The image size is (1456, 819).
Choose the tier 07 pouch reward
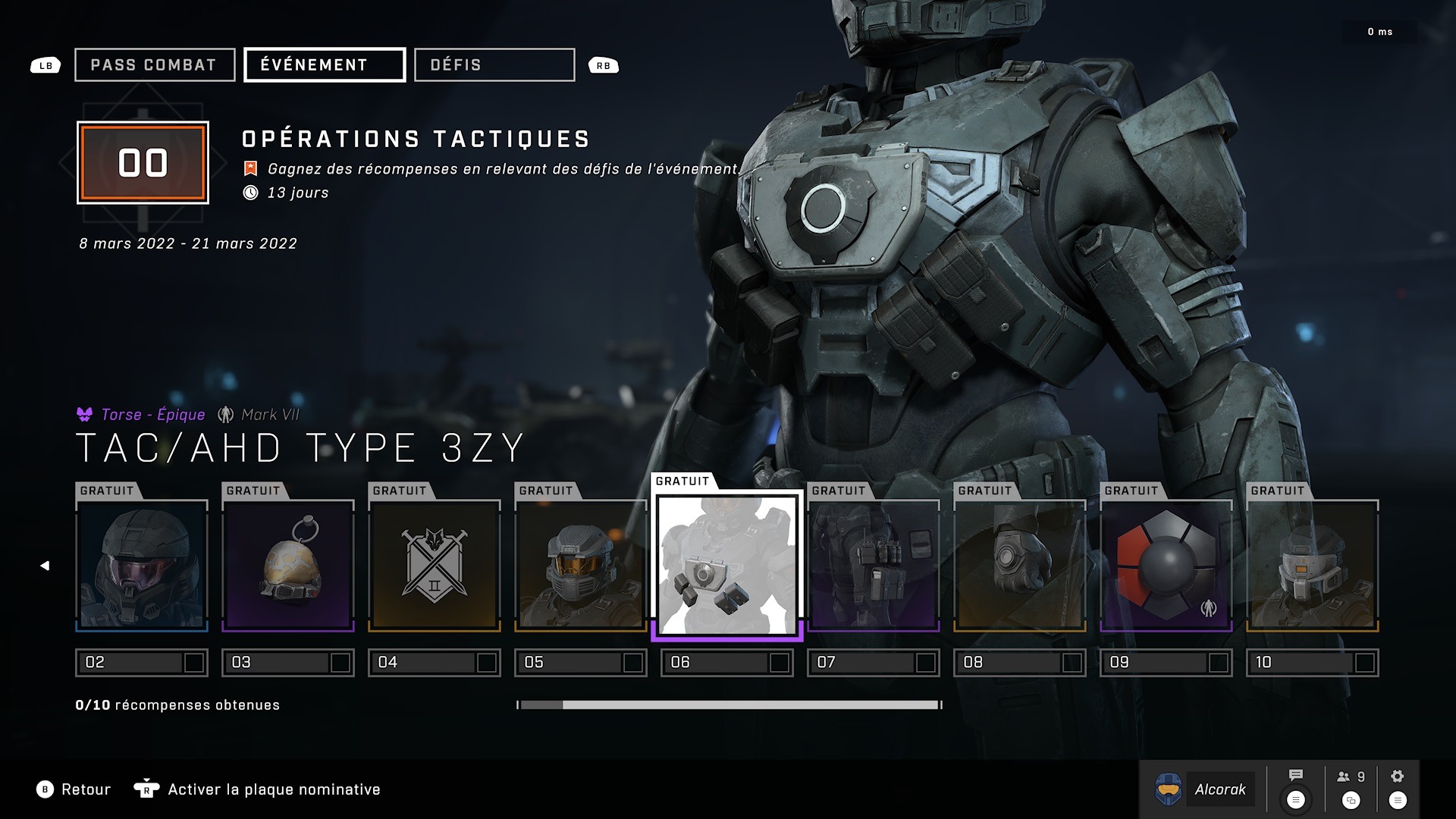click(874, 566)
